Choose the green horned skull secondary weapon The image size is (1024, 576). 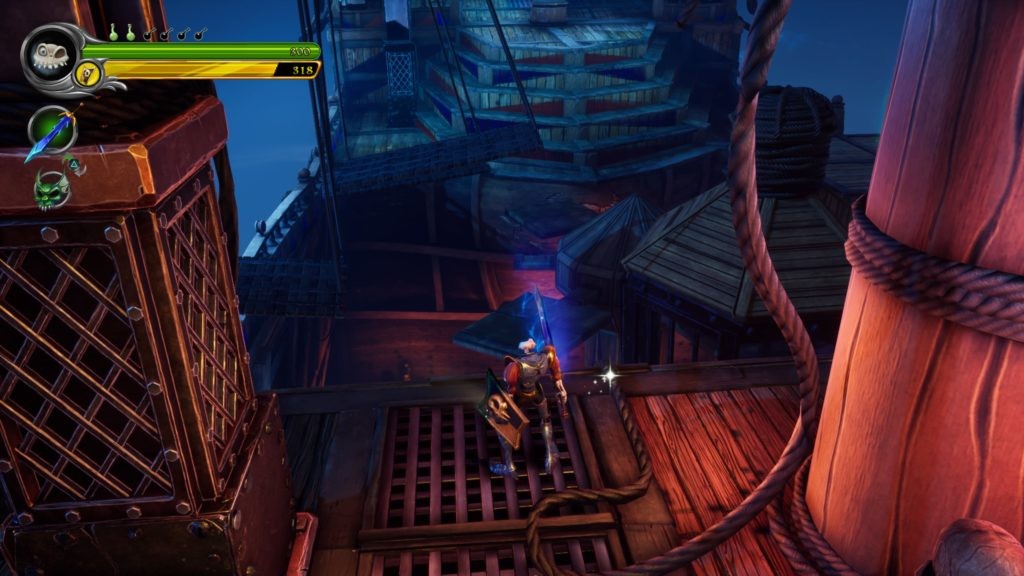(50, 187)
